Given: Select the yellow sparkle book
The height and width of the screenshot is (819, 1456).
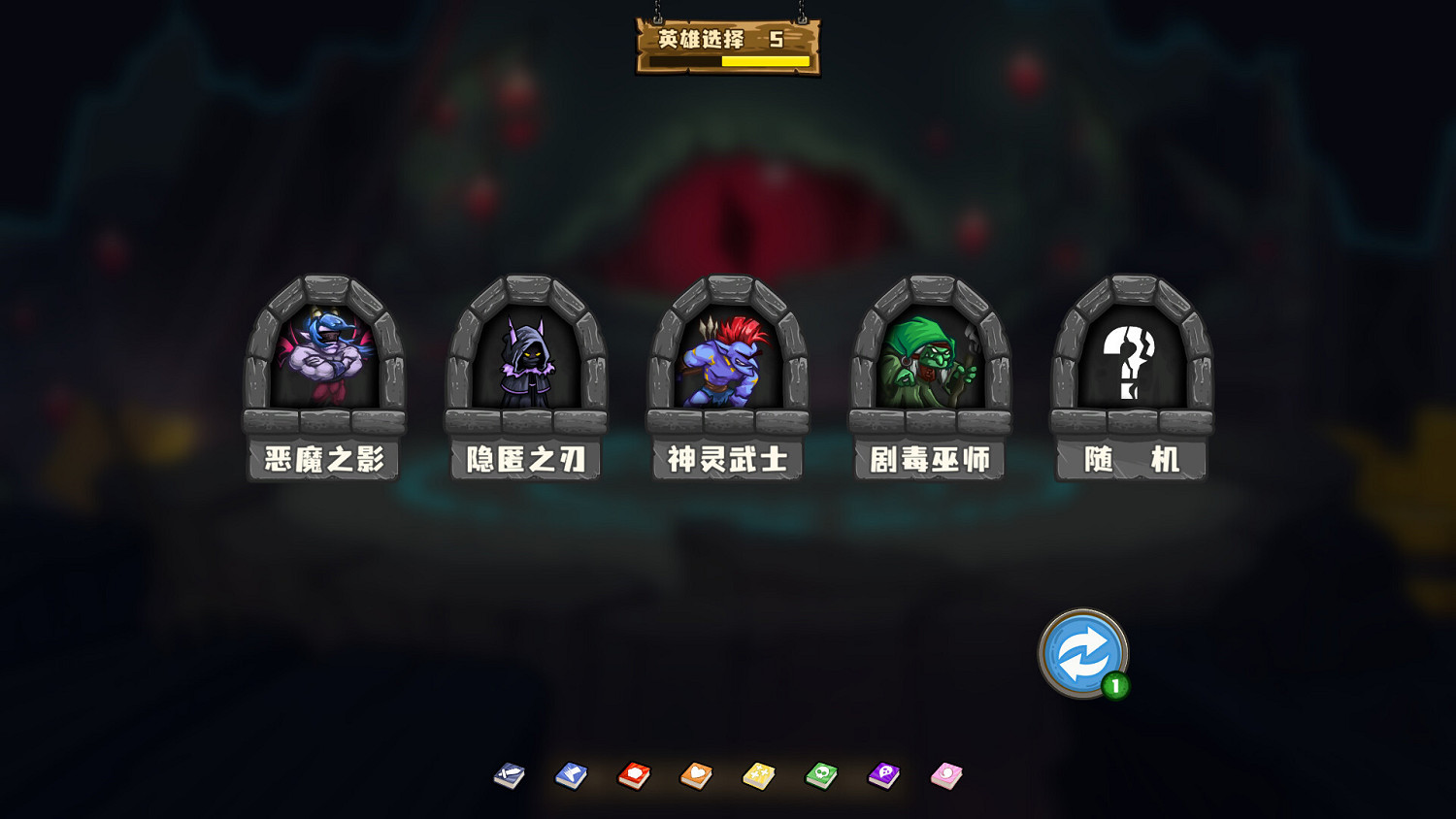Looking at the screenshot, I should point(761,775).
